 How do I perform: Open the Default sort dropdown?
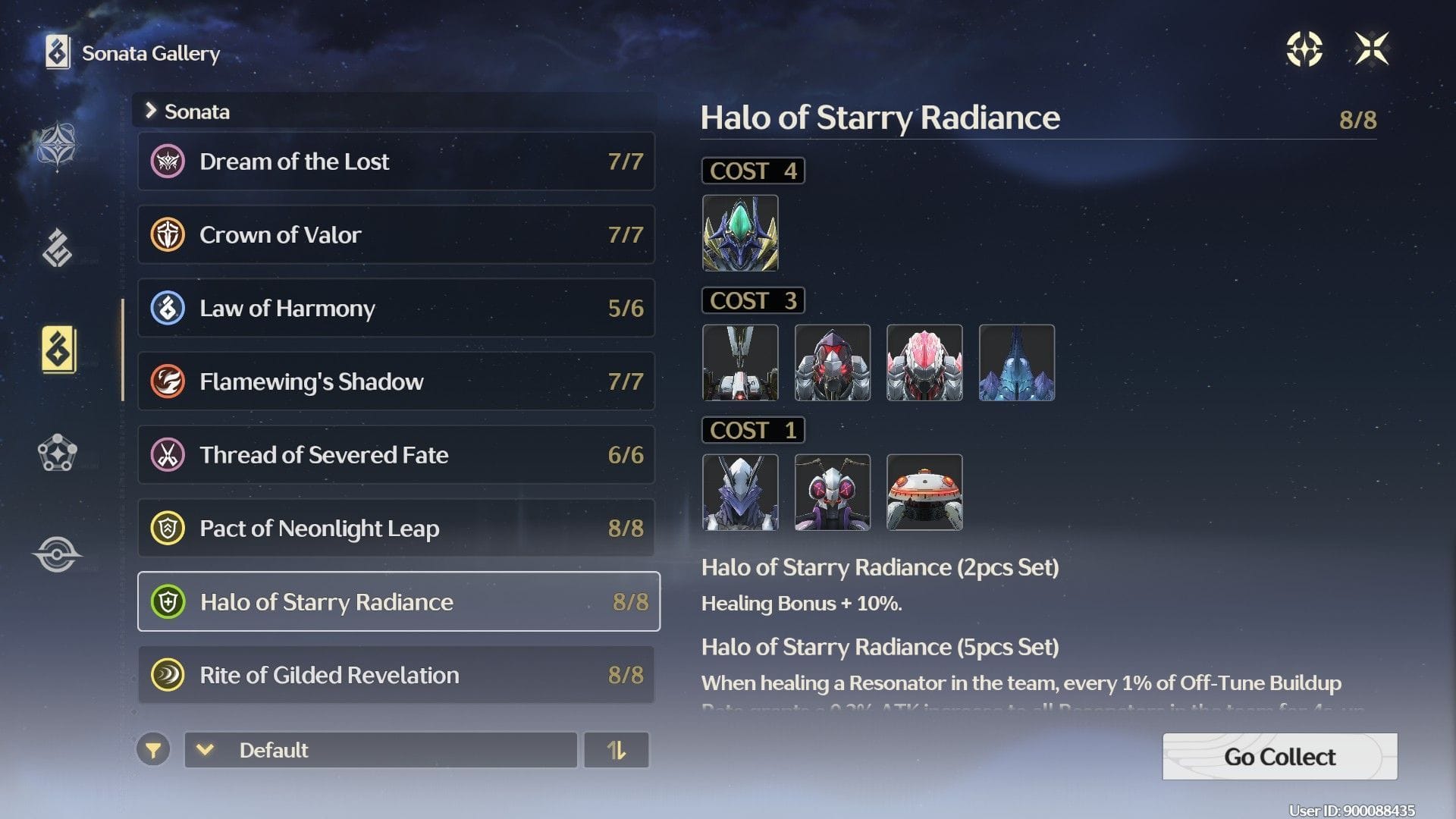(381, 750)
